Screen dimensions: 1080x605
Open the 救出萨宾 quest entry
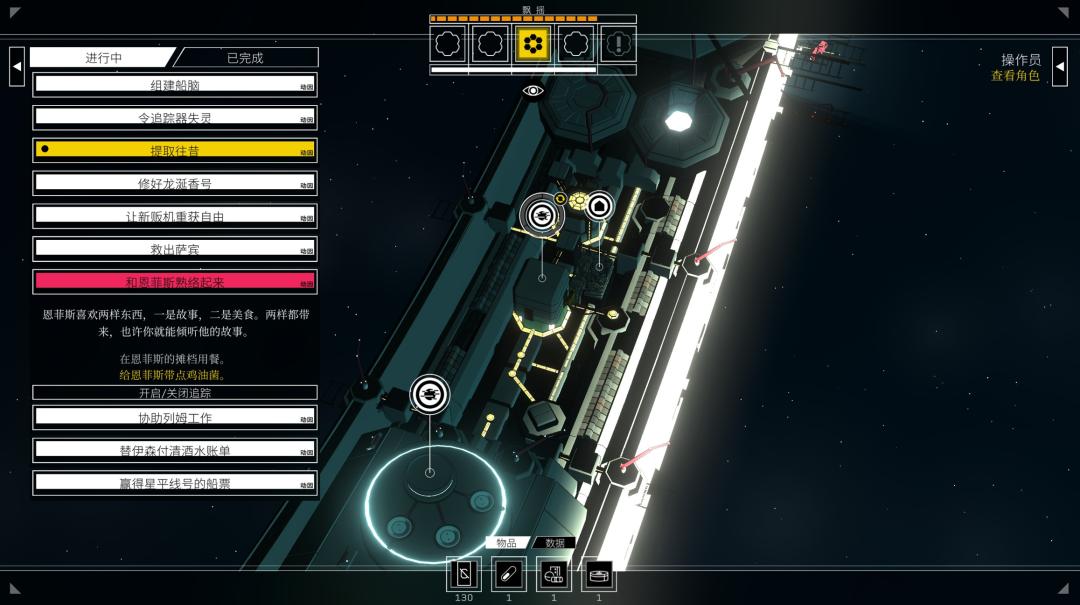[174, 249]
